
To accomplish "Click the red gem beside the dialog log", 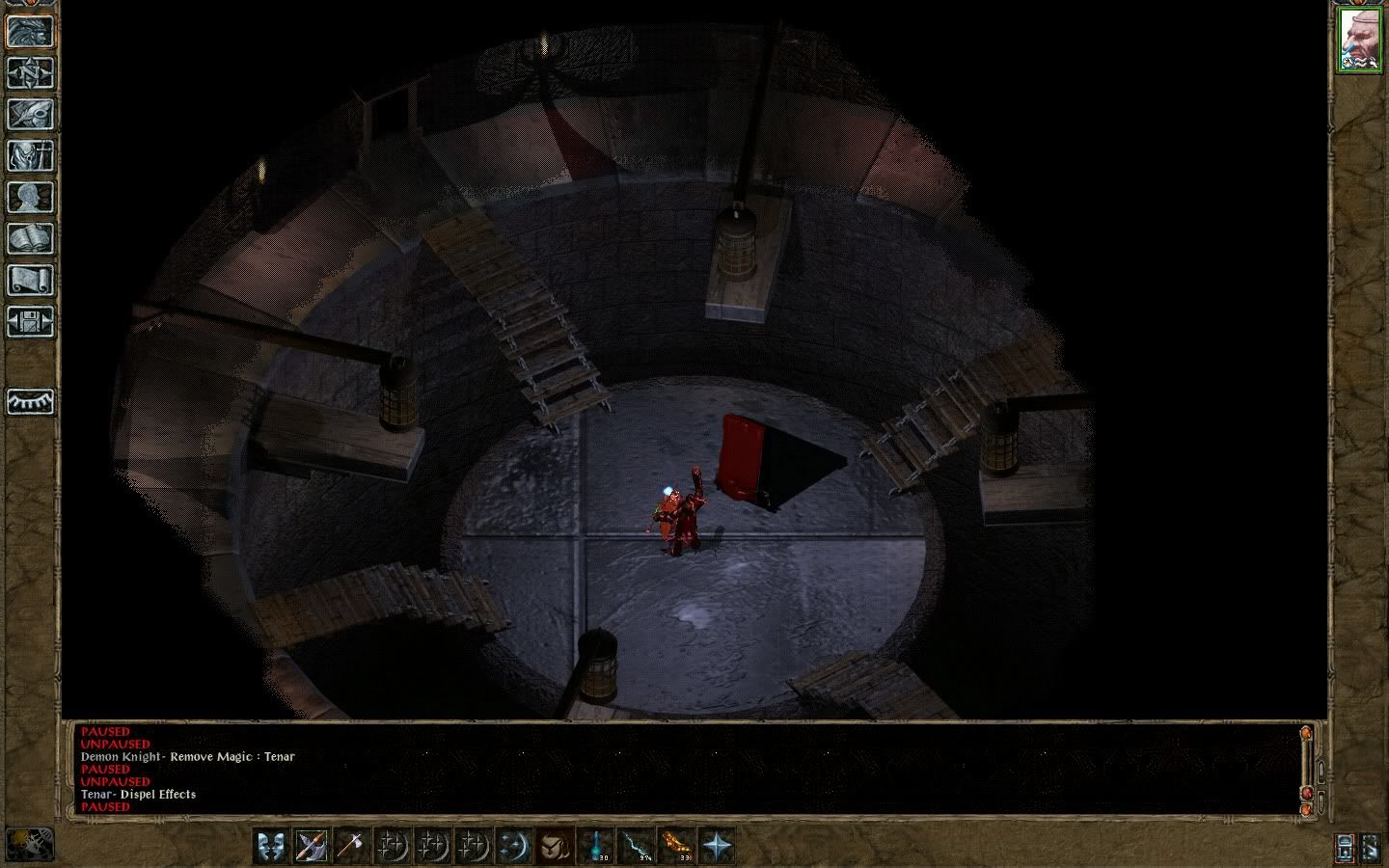I will point(1307,793).
